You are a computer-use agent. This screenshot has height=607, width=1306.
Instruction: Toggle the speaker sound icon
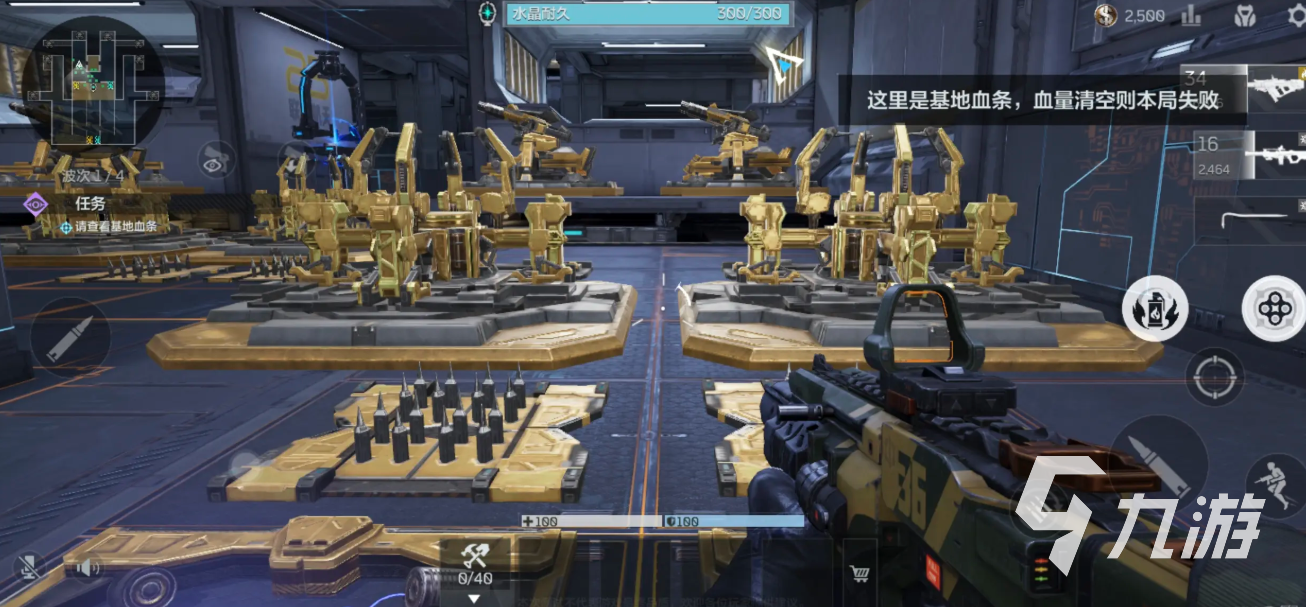click(87, 569)
